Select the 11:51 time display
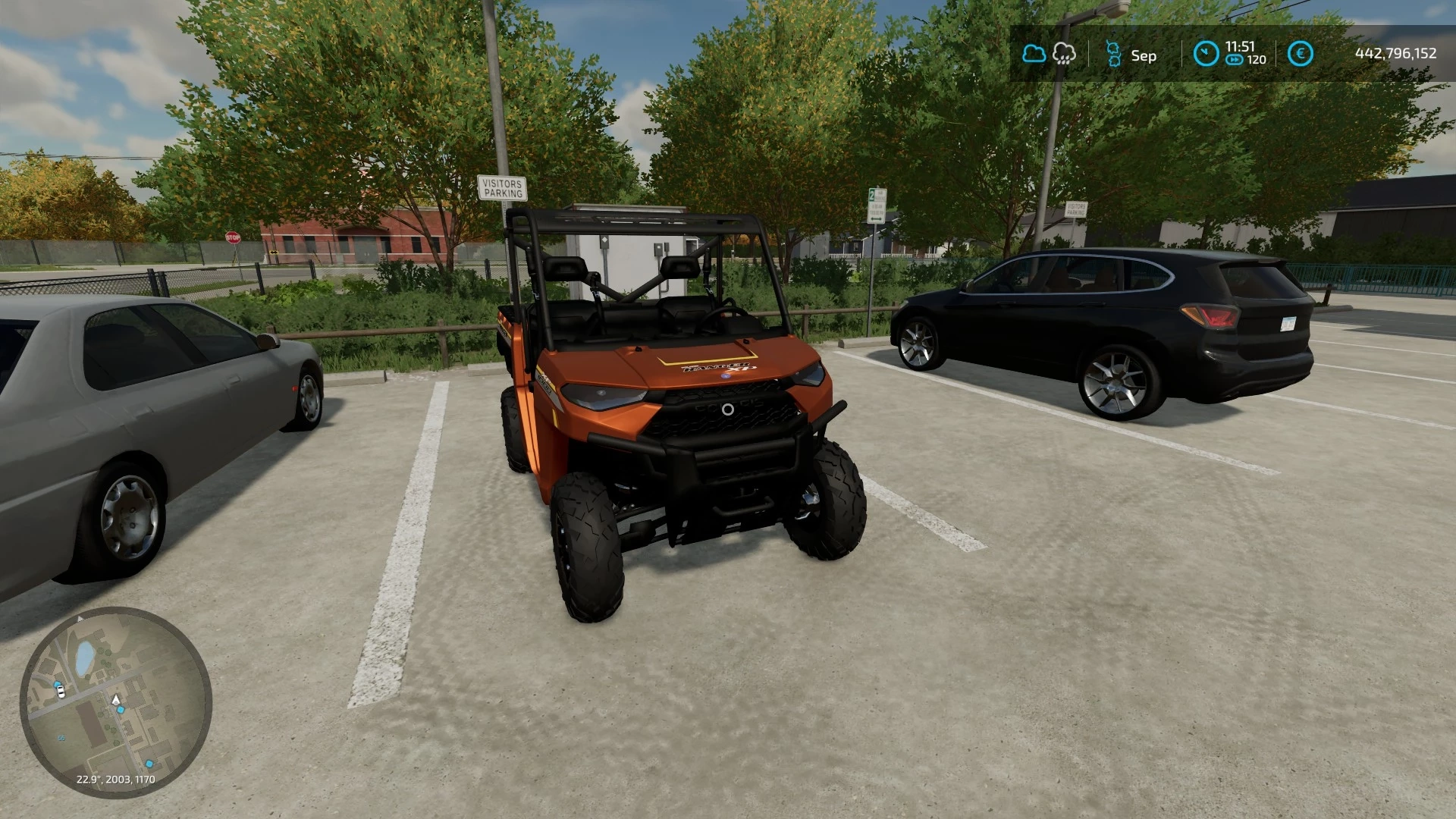Screen dimensions: 1456x819 pyautogui.click(x=1240, y=46)
